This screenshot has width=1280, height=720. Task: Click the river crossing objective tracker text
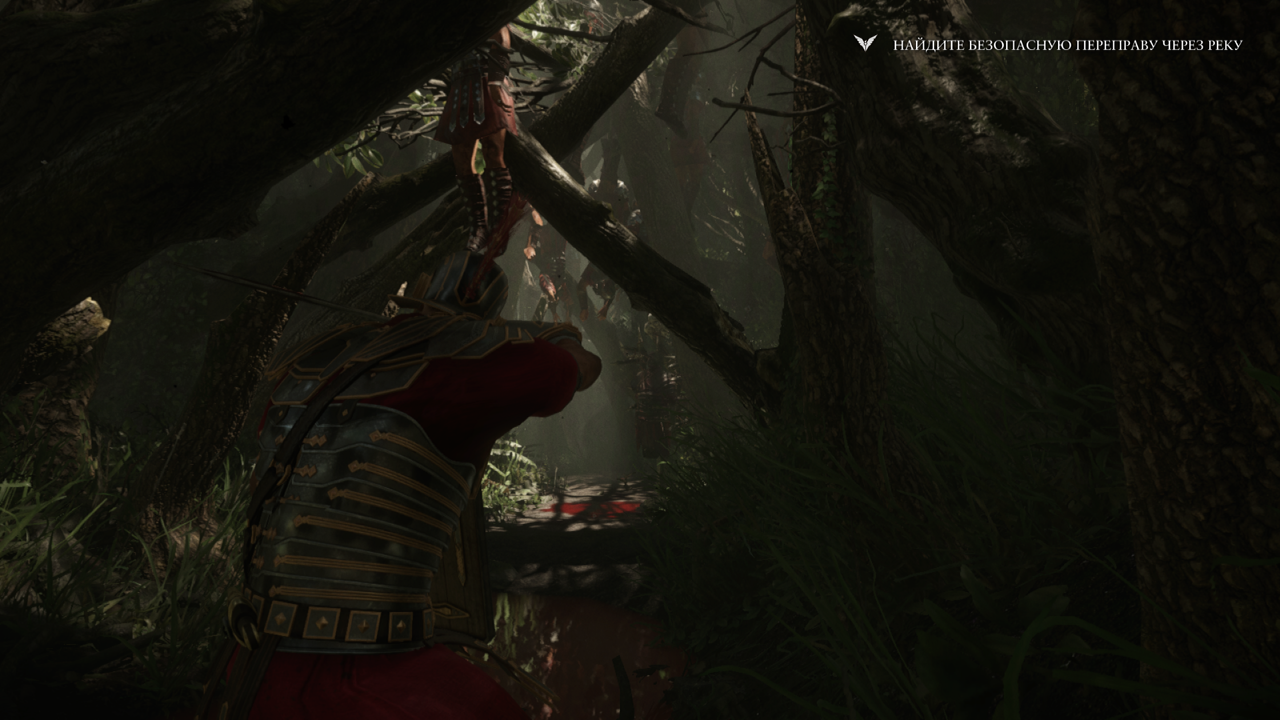(x=1067, y=45)
